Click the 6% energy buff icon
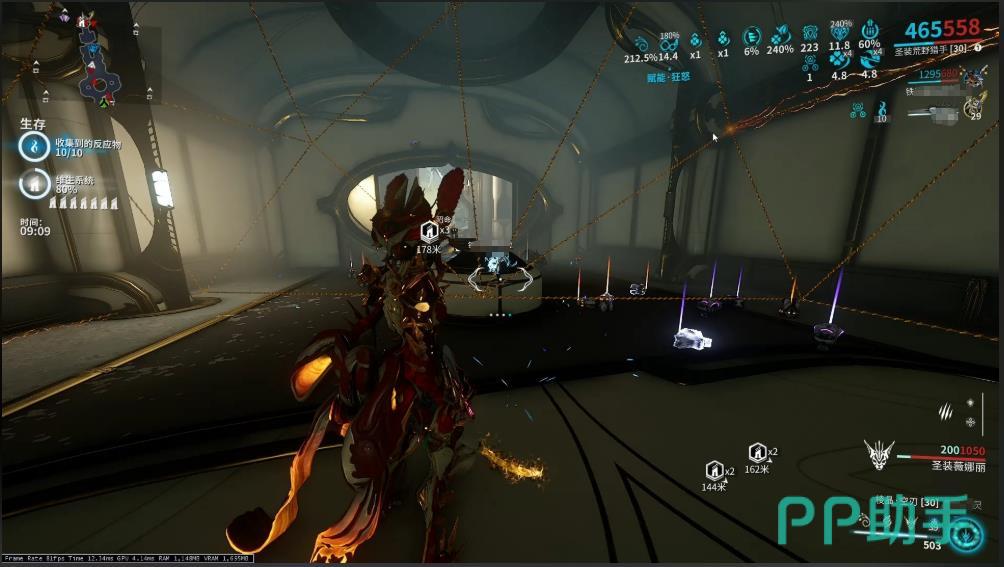The image size is (1004, 567). point(751,38)
